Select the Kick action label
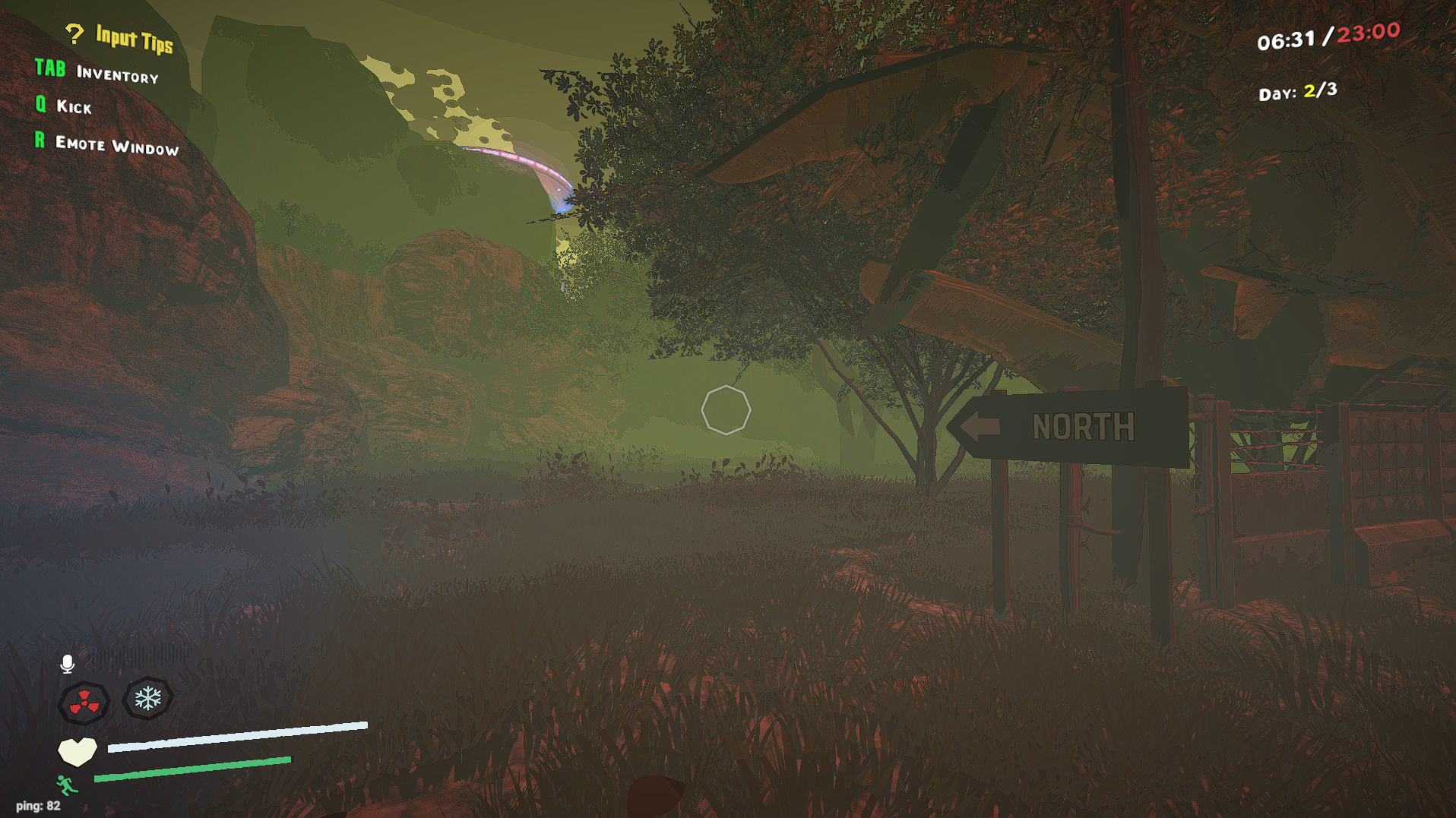Screen dimensions: 1456x818 (74, 107)
